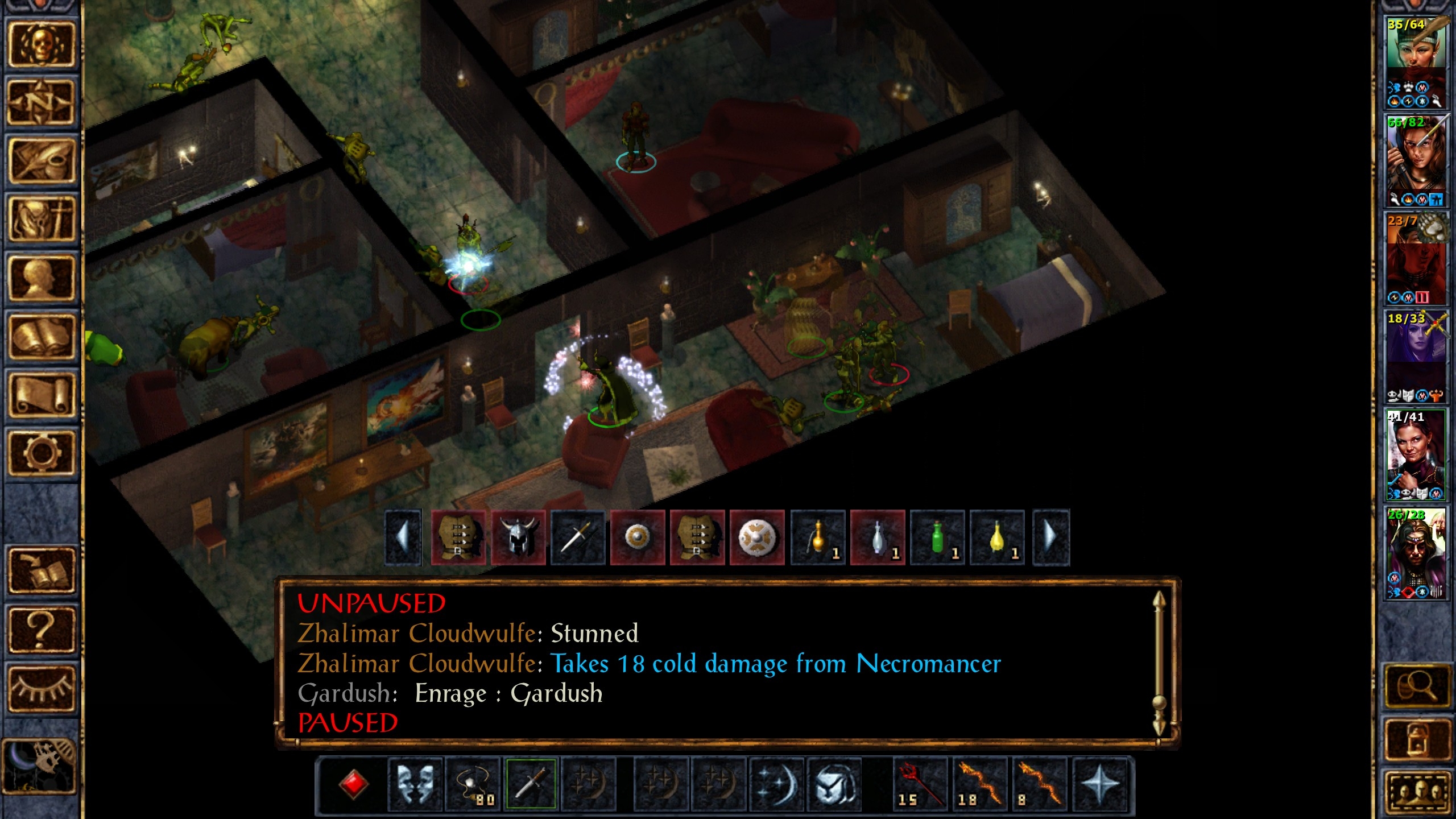
Task: Select all party members with helmets button
Action: point(1416,792)
